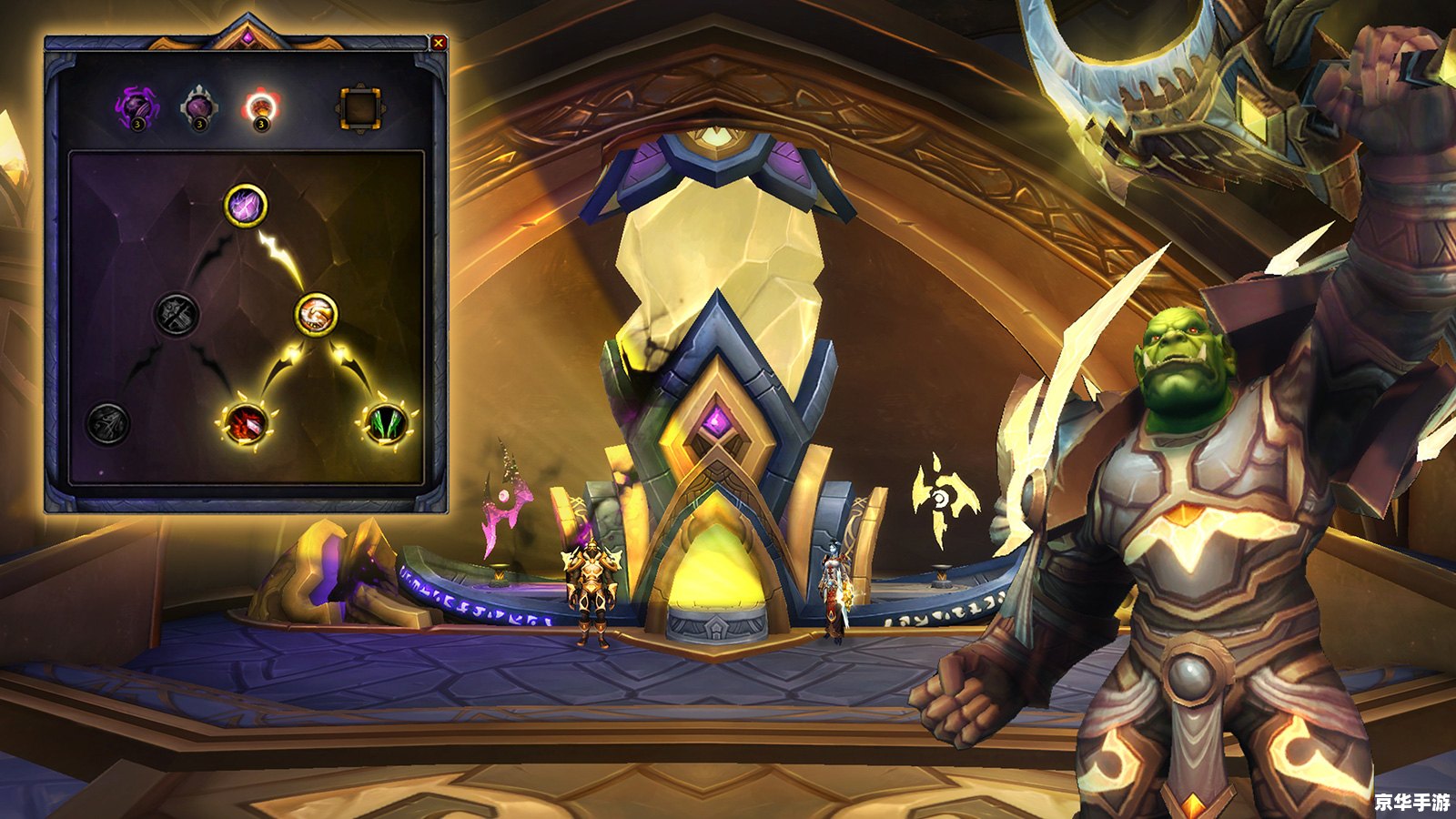Select the purple swirl relic slot

point(136,106)
